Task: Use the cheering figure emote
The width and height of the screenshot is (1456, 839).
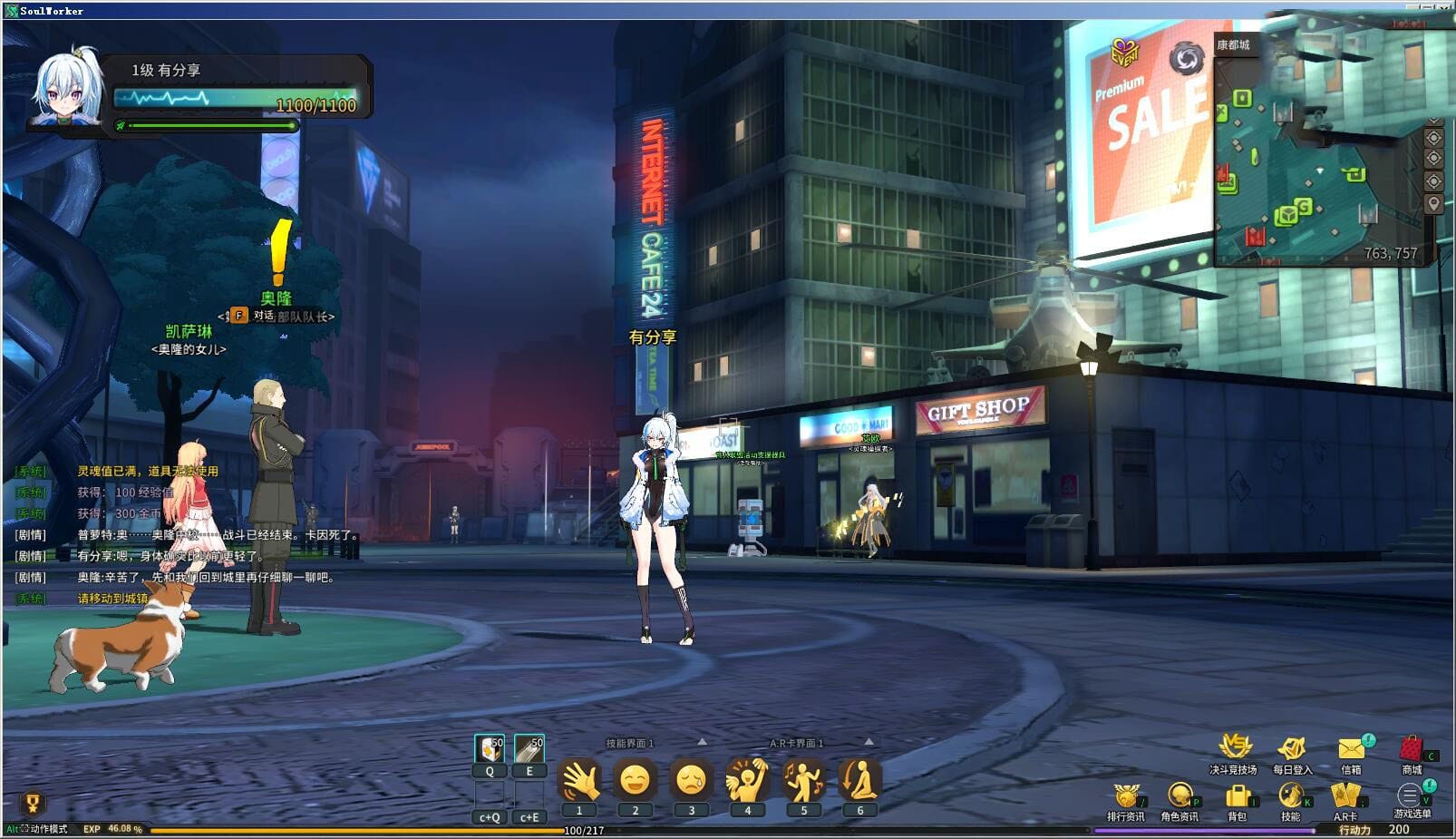Action: (747, 780)
